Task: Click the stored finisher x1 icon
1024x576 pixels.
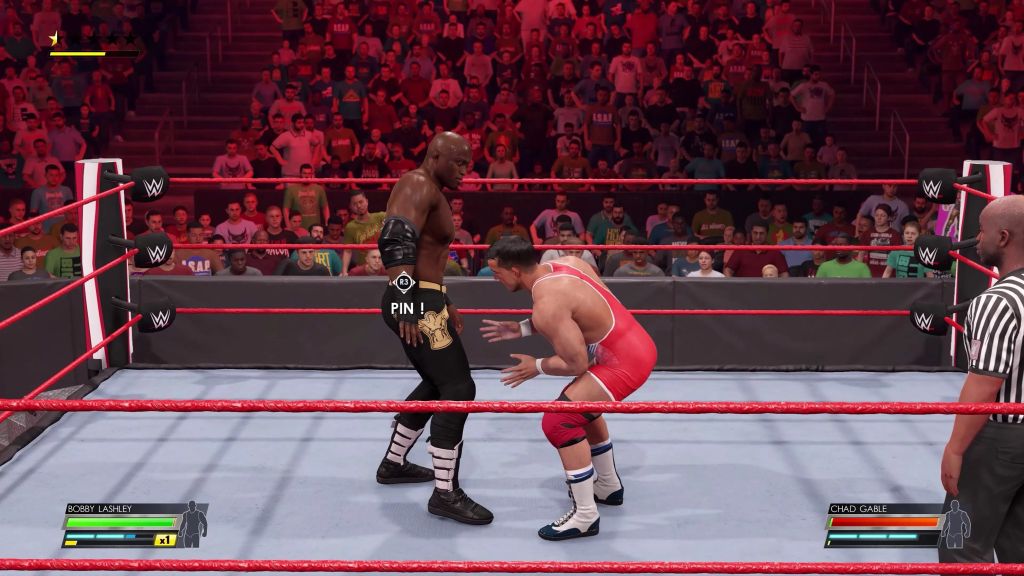Action: [165, 540]
